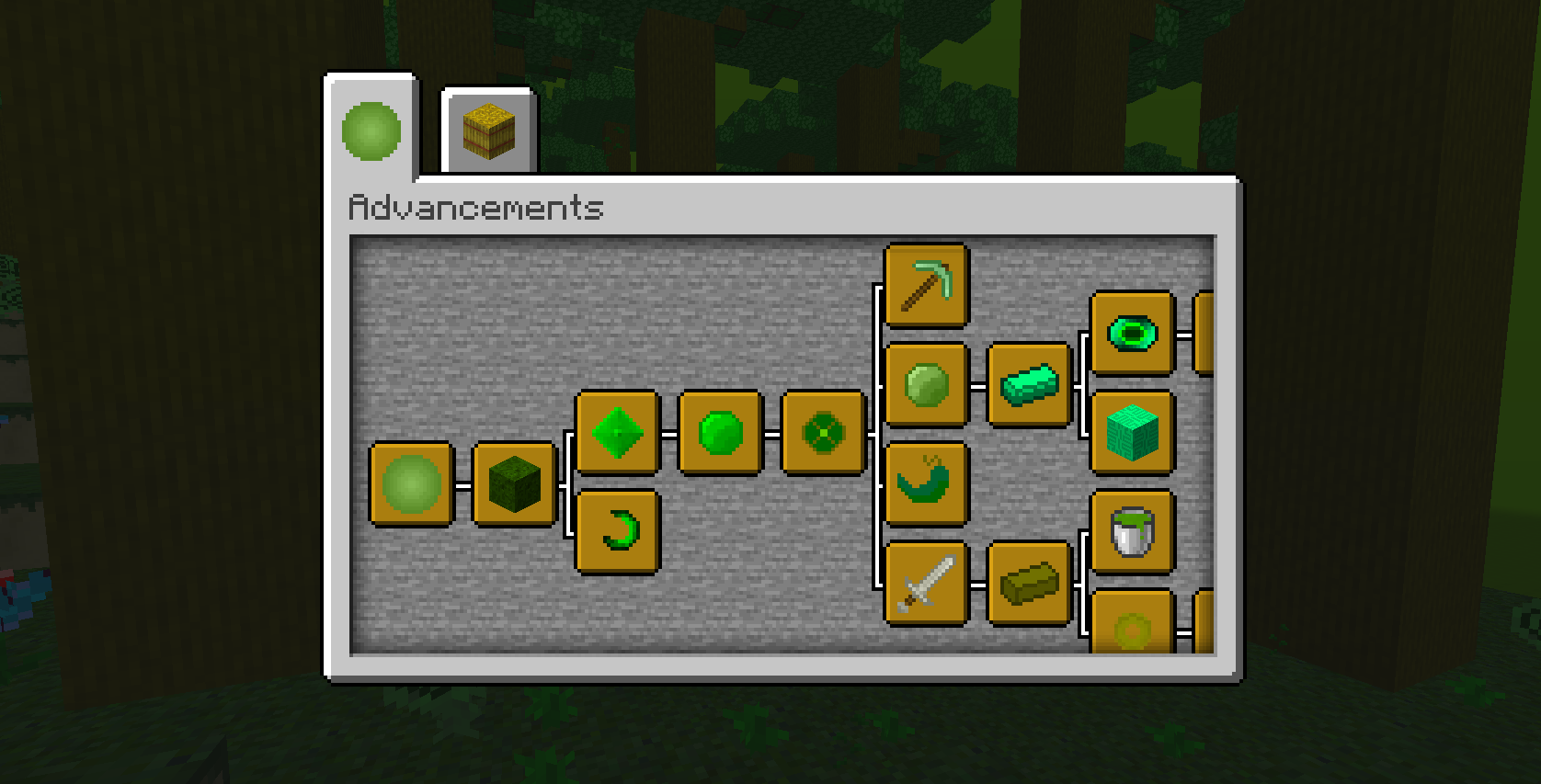Open the emerald block advancement

(x=1131, y=427)
